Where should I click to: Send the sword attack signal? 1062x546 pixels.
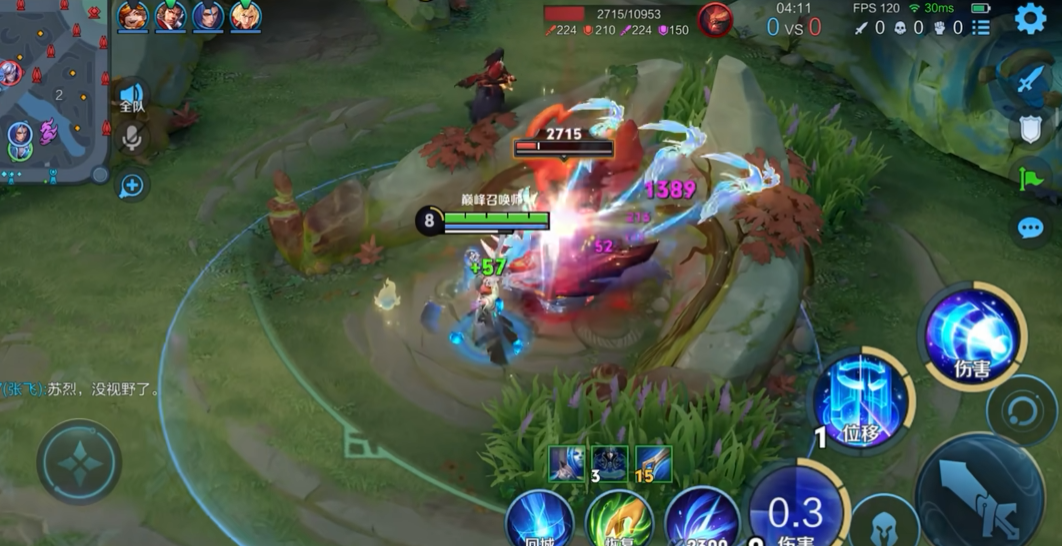click(x=1030, y=80)
